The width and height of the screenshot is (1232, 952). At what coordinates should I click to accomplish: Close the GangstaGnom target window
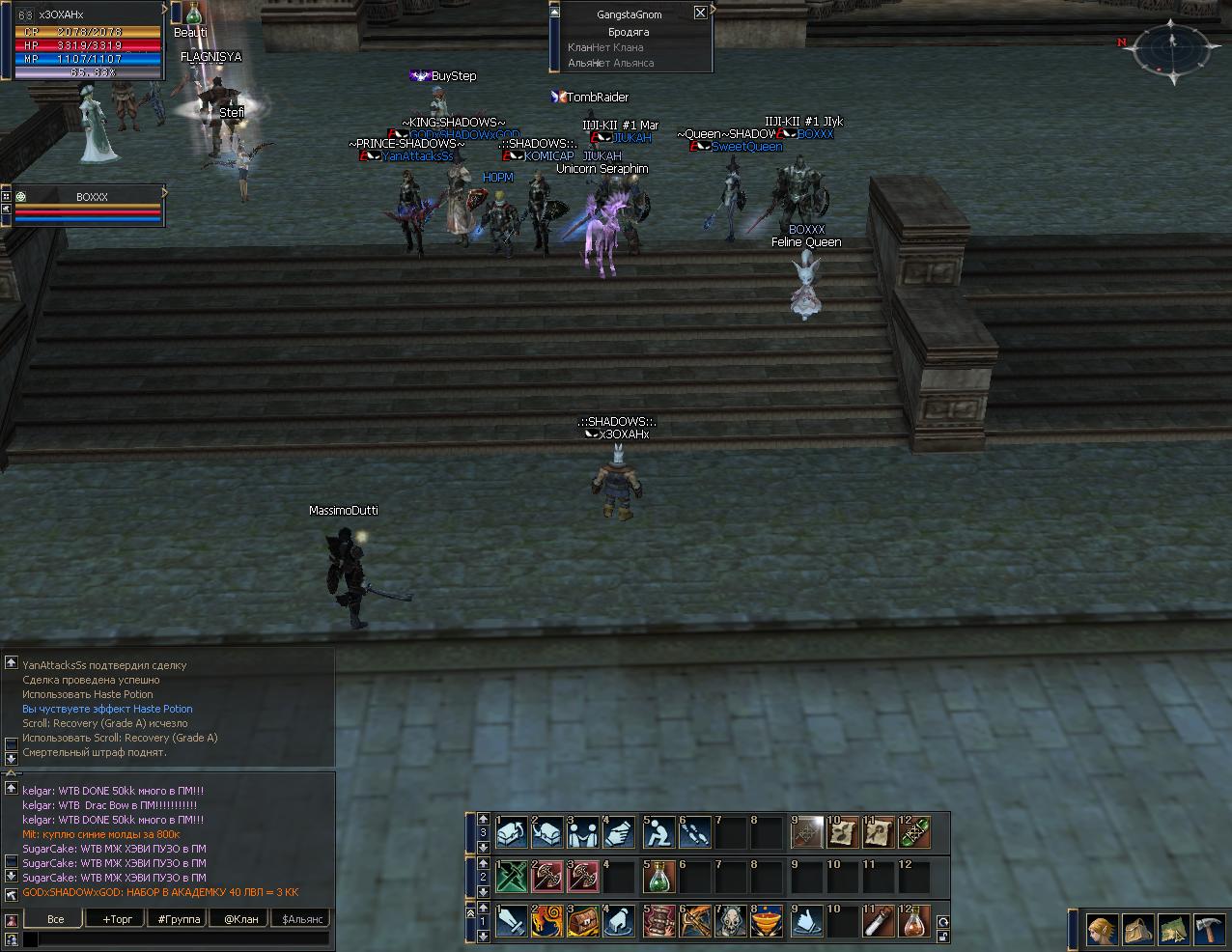[700, 13]
